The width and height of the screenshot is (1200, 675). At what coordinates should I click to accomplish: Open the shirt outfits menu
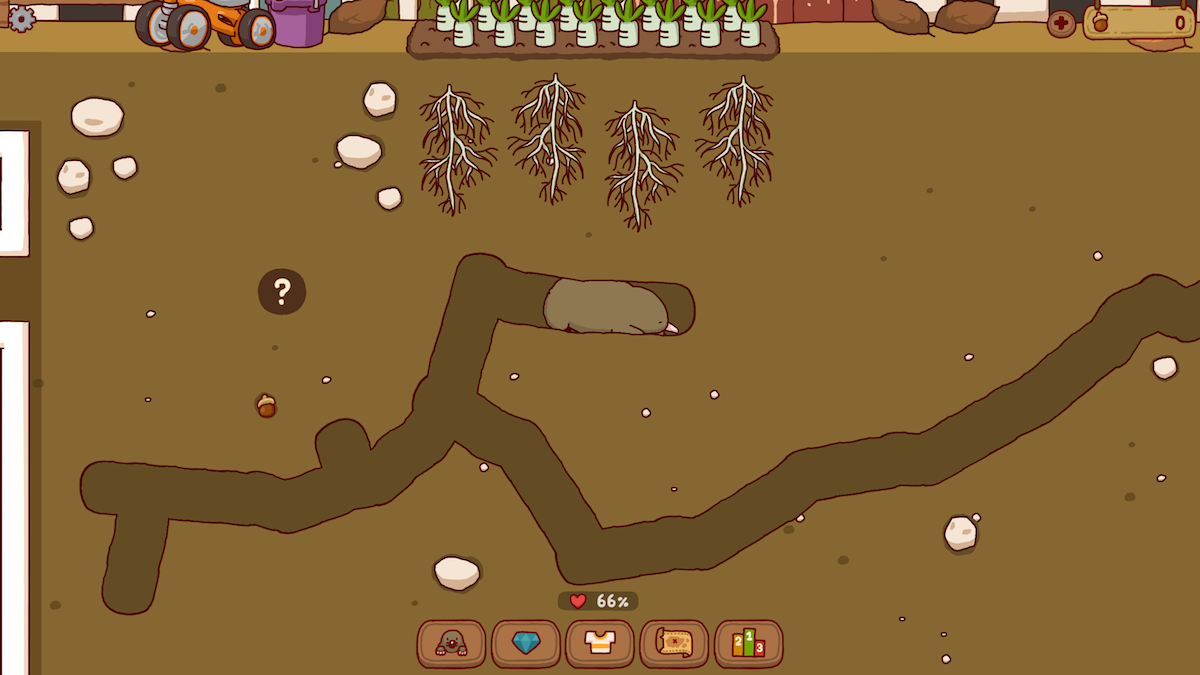click(x=600, y=644)
